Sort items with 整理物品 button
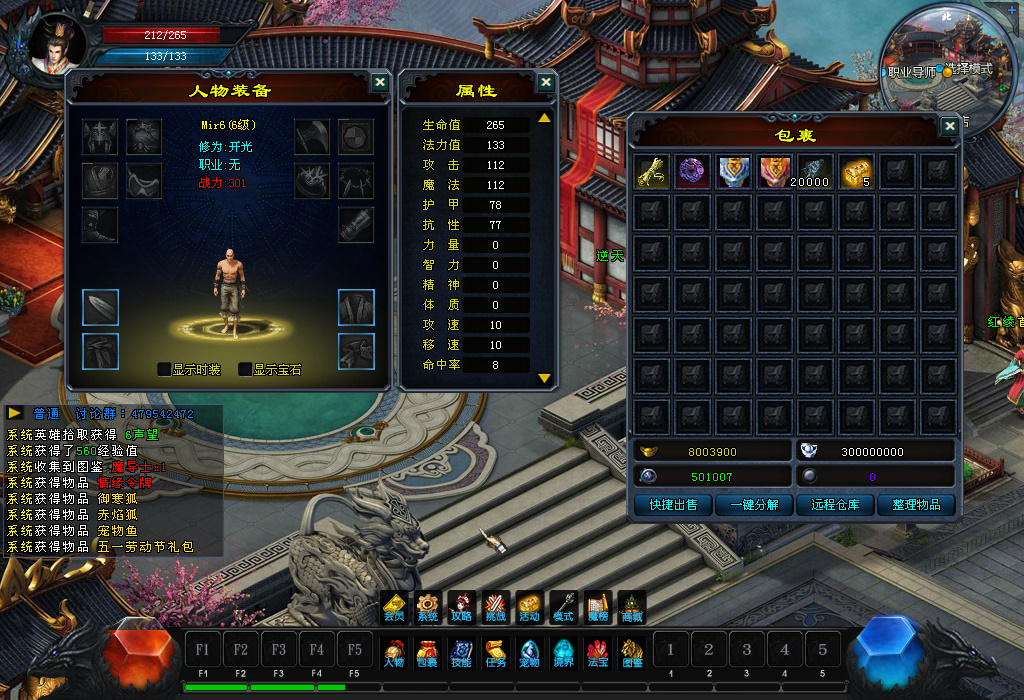The height and width of the screenshot is (700, 1024). [916, 505]
